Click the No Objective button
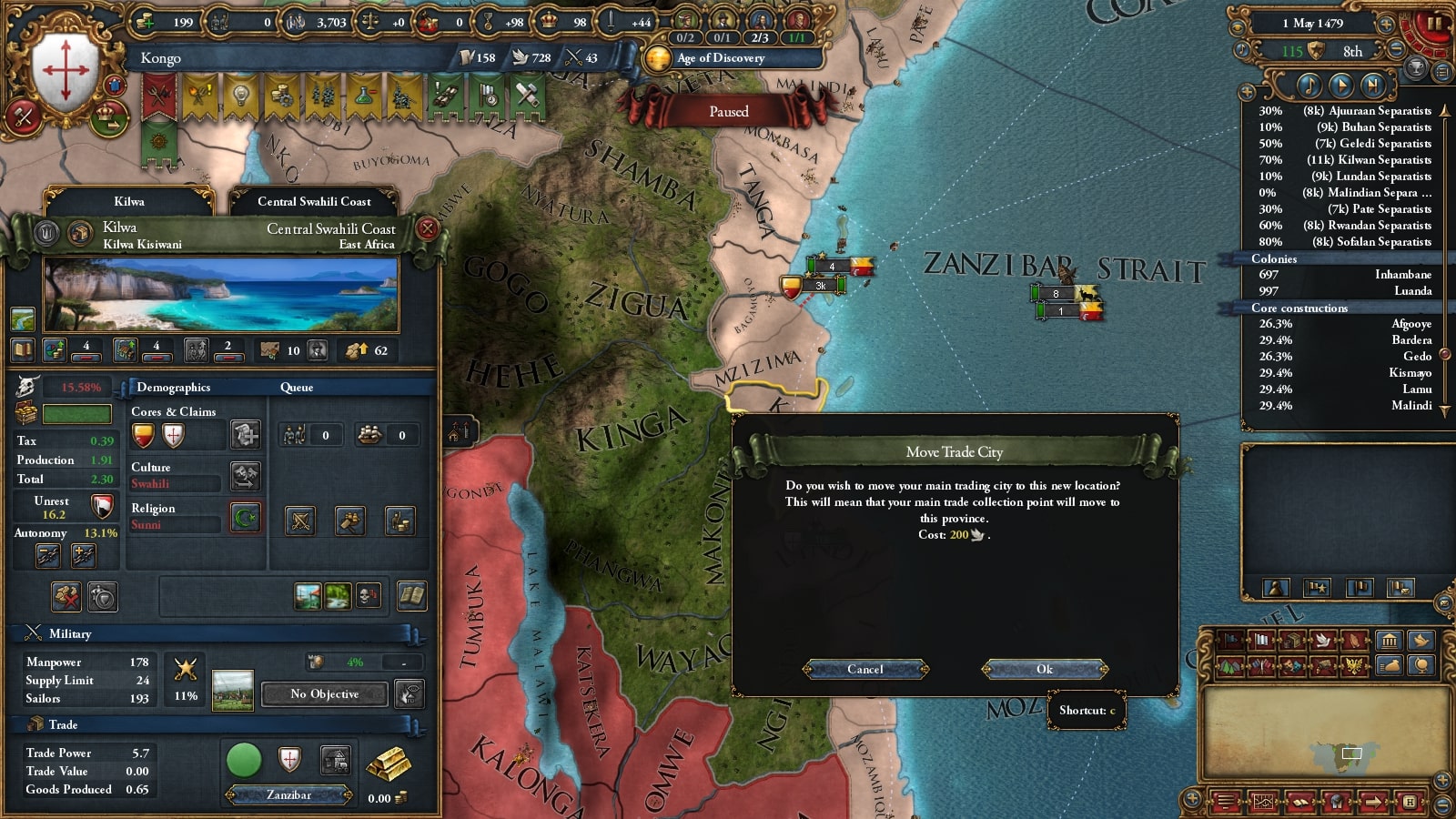The height and width of the screenshot is (819, 1456). (325, 694)
